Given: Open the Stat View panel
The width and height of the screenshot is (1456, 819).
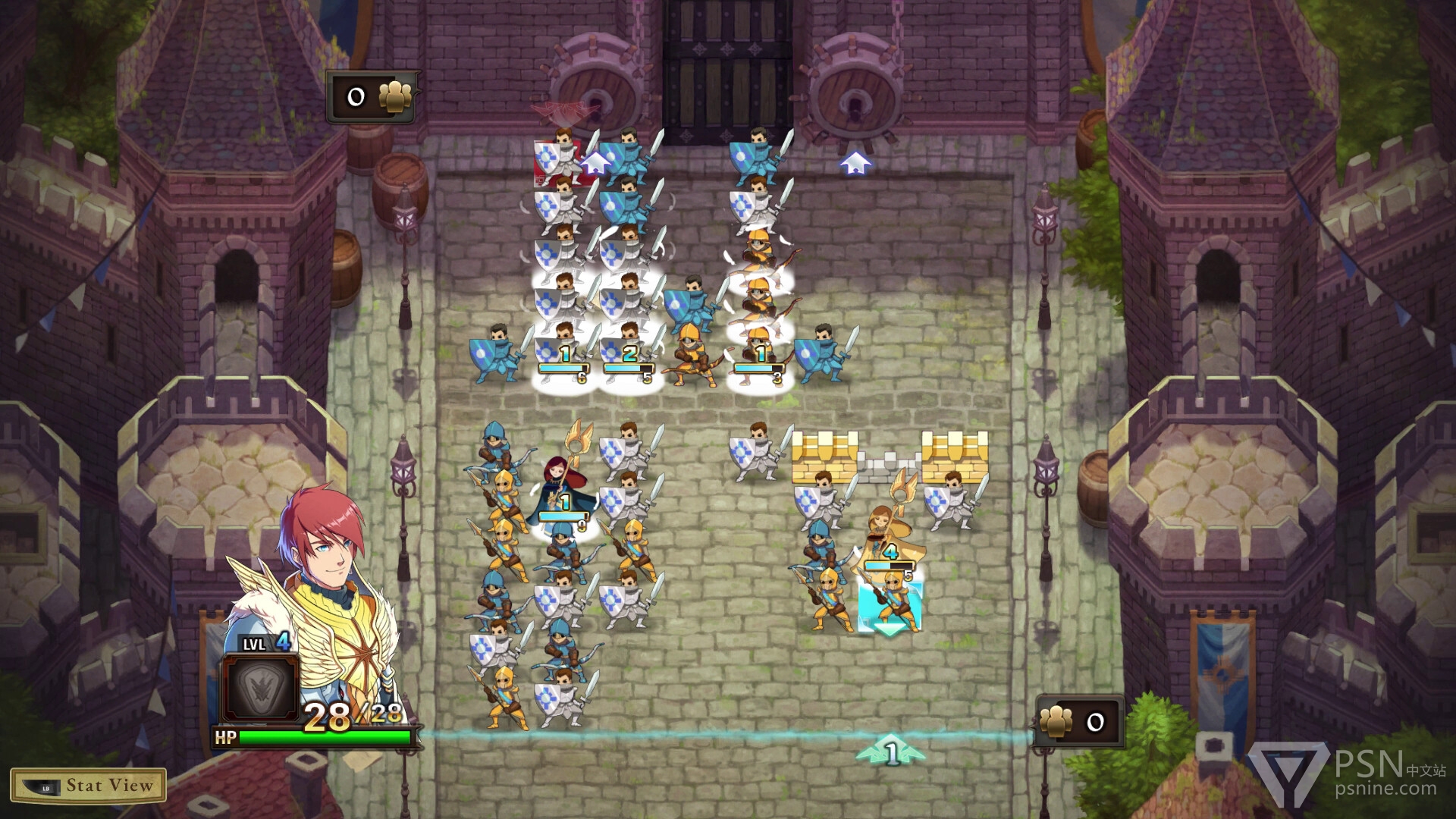Looking at the screenshot, I should [88, 786].
